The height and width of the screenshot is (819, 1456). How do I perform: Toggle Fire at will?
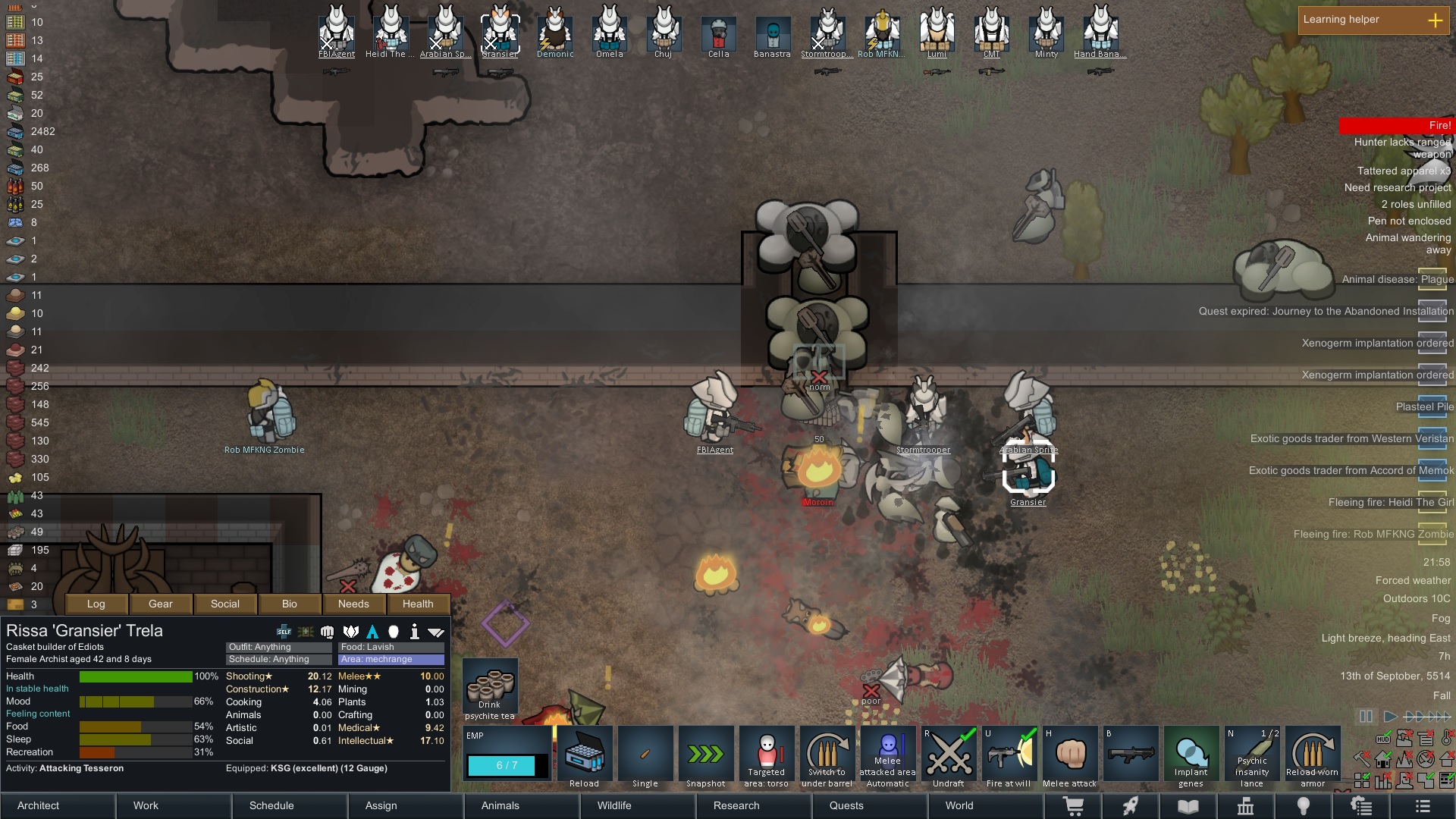(x=1009, y=757)
